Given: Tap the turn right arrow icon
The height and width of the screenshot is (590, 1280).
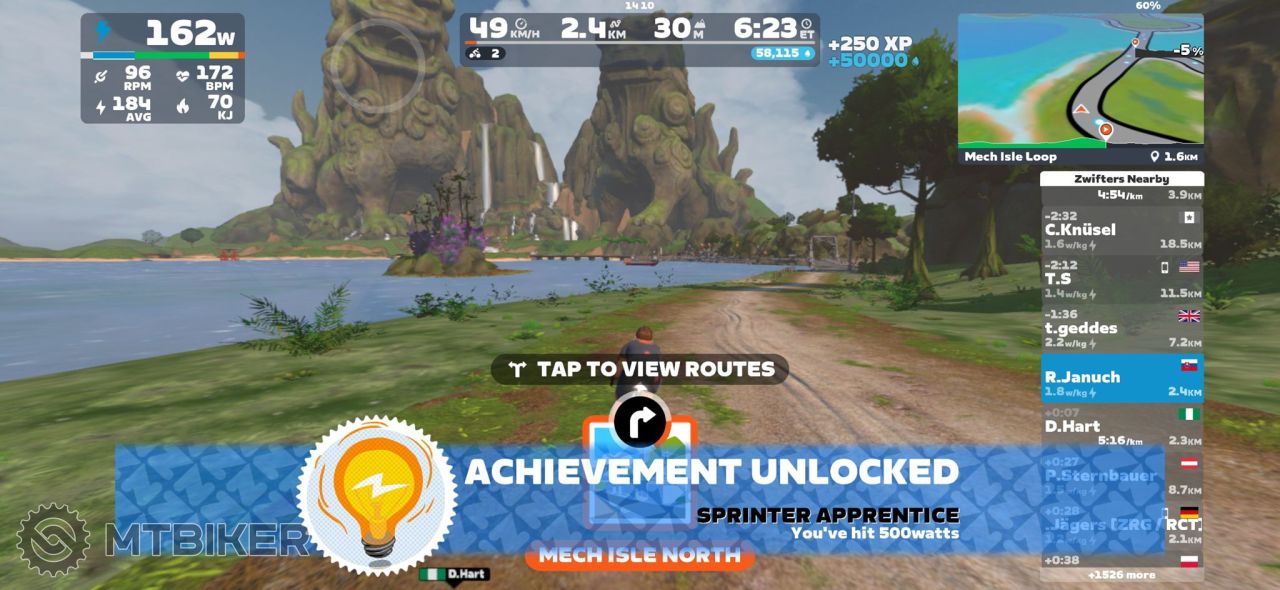Looking at the screenshot, I should click(640, 422).
